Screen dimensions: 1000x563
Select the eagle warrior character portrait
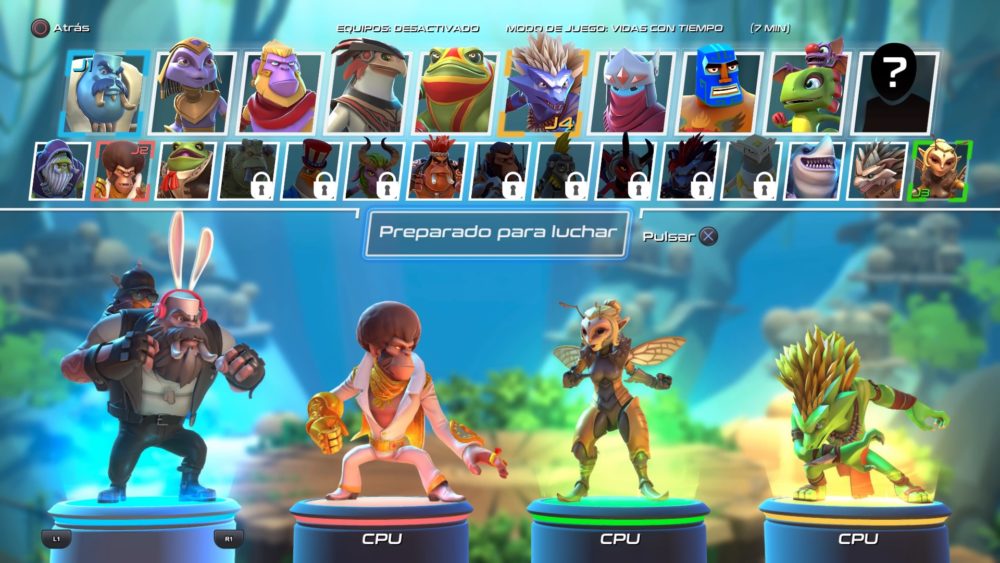[366, 93]
